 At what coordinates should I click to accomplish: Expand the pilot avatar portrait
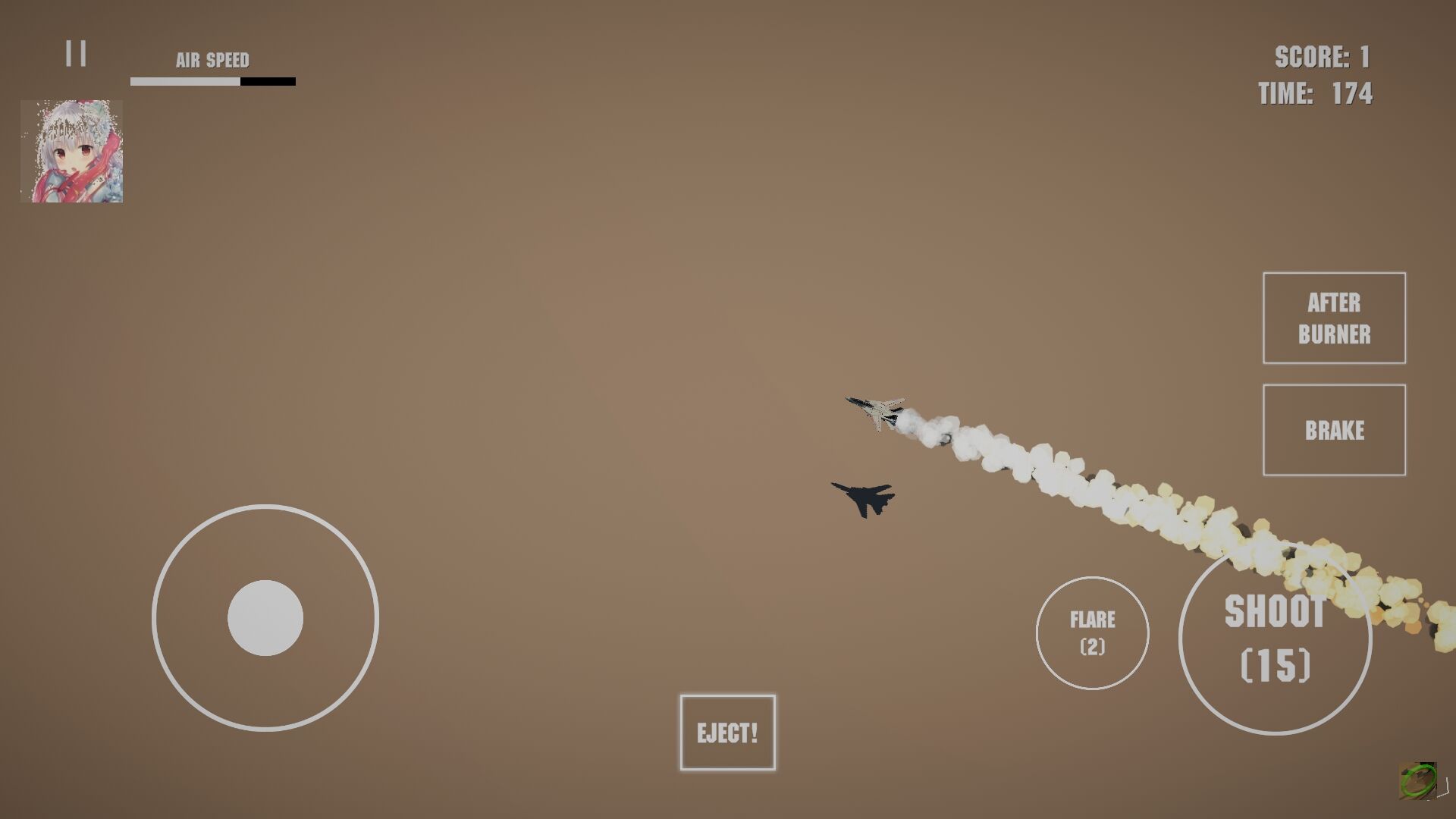[72, 151]
